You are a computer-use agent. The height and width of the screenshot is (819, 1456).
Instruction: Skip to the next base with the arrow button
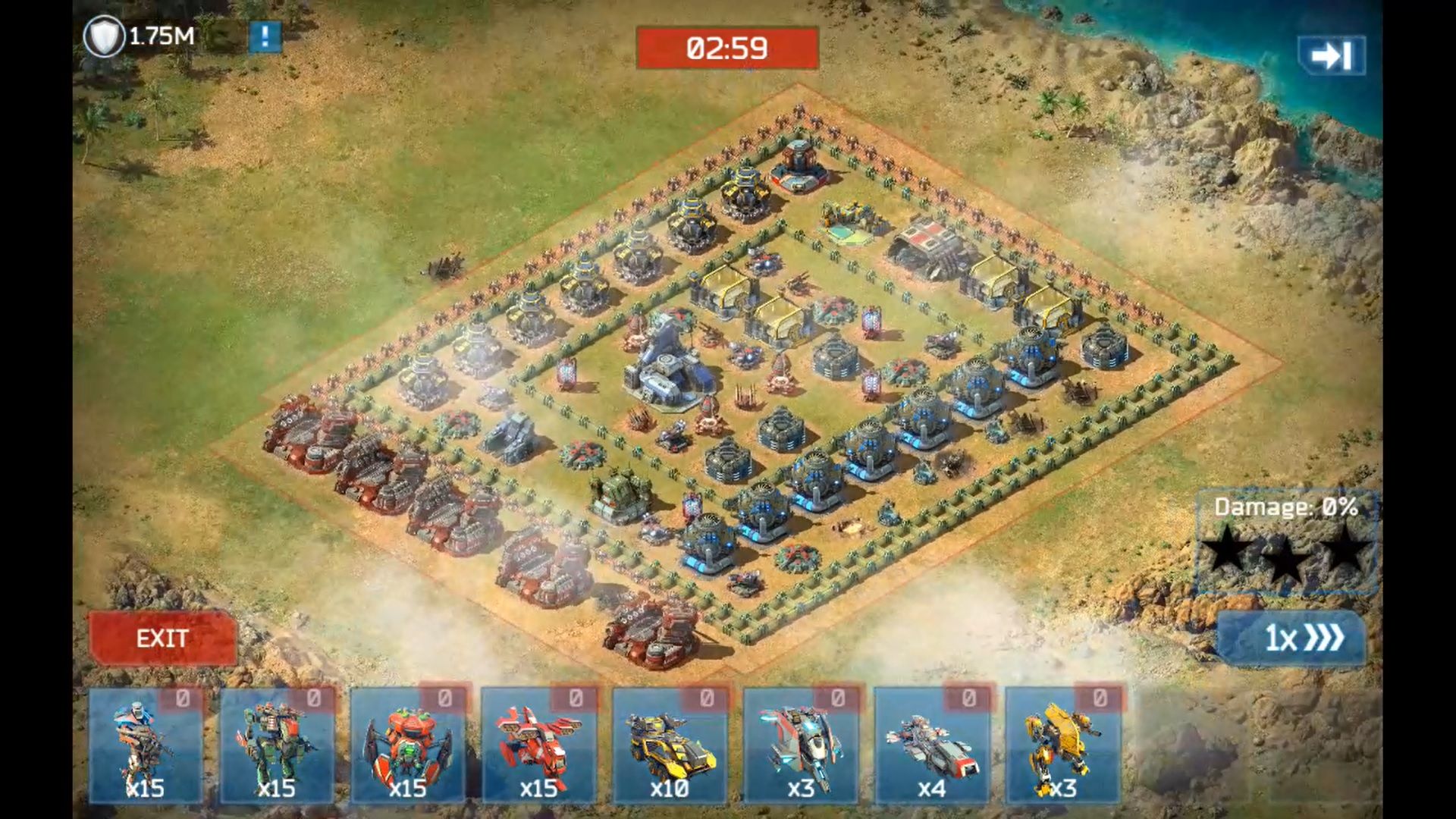pyautogui.click(x=1332, y=55)
